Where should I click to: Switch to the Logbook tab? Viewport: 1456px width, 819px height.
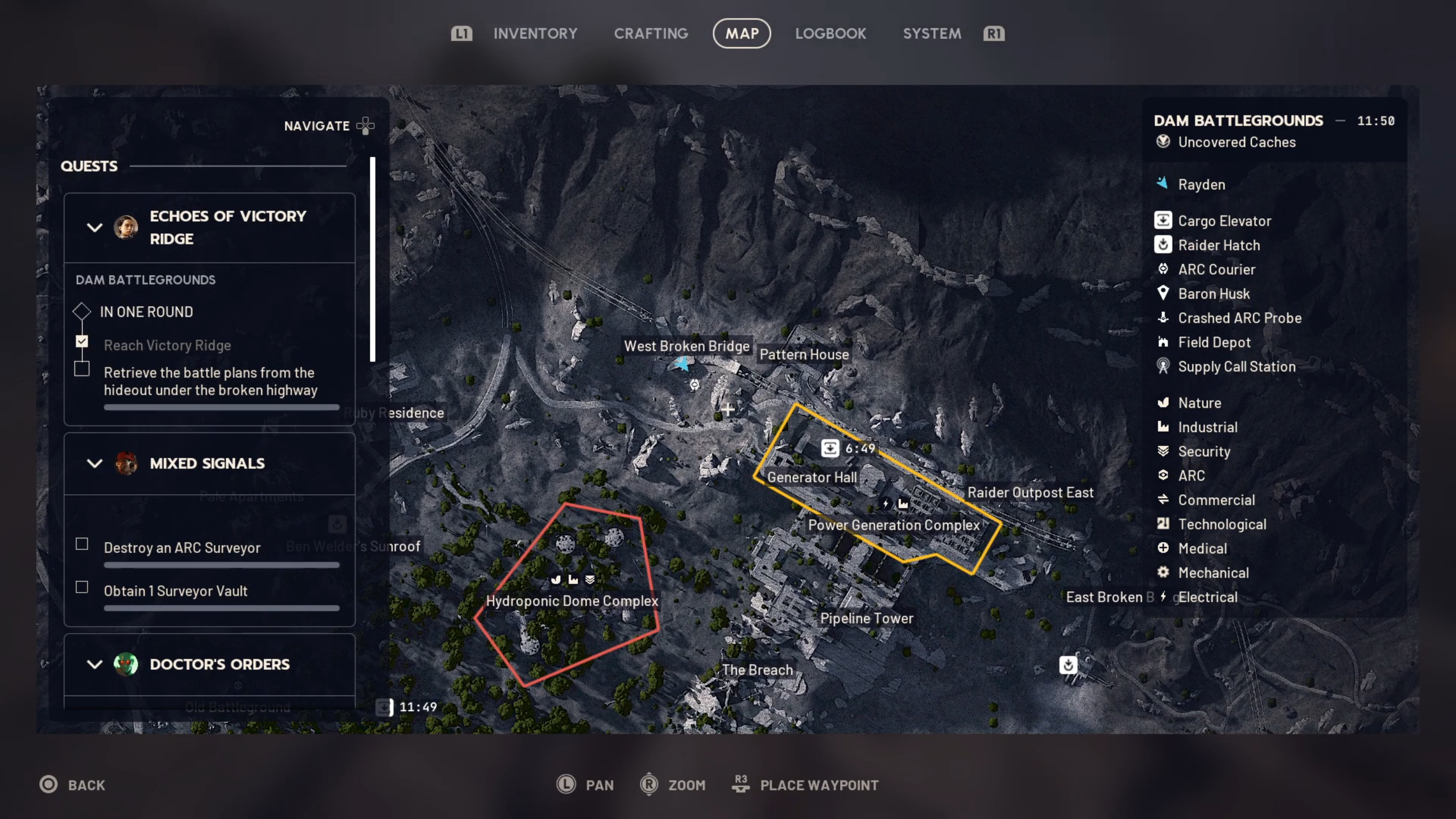pos(830,33)
